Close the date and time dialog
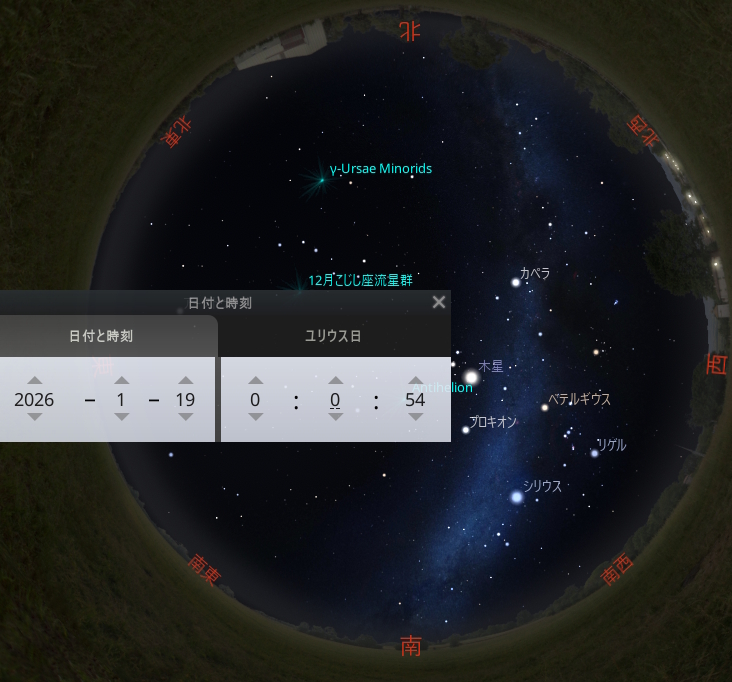732x682 pixels. point(438,302)
